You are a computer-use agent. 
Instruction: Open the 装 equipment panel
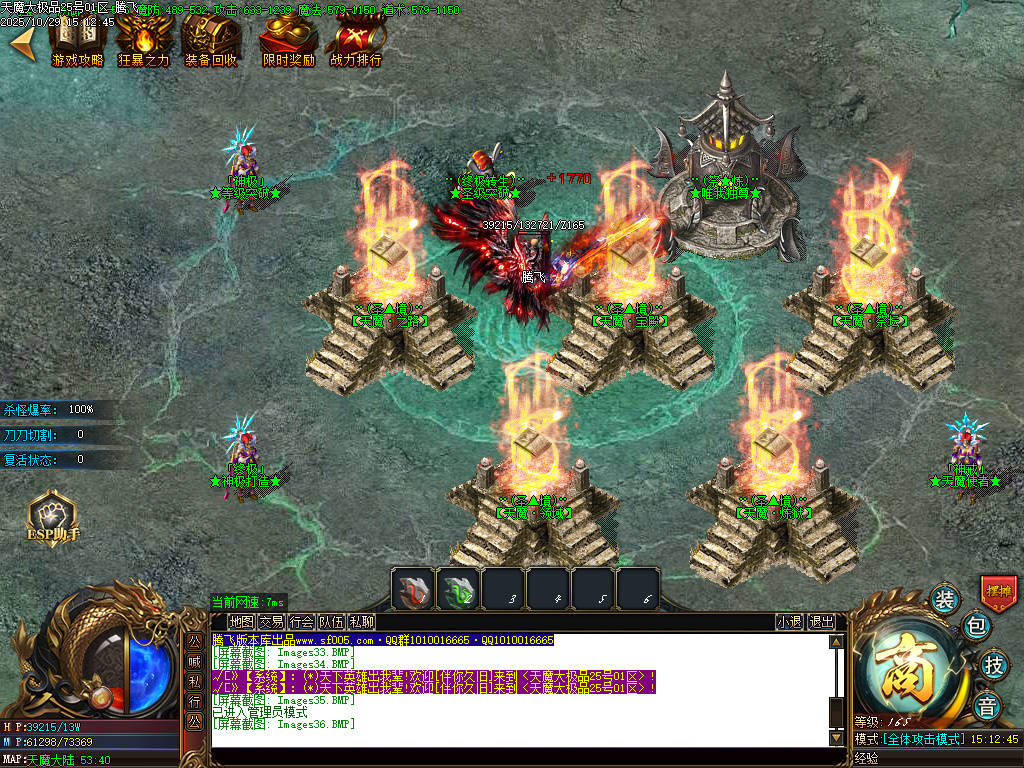pyautogui.click(x=944, y=599)
